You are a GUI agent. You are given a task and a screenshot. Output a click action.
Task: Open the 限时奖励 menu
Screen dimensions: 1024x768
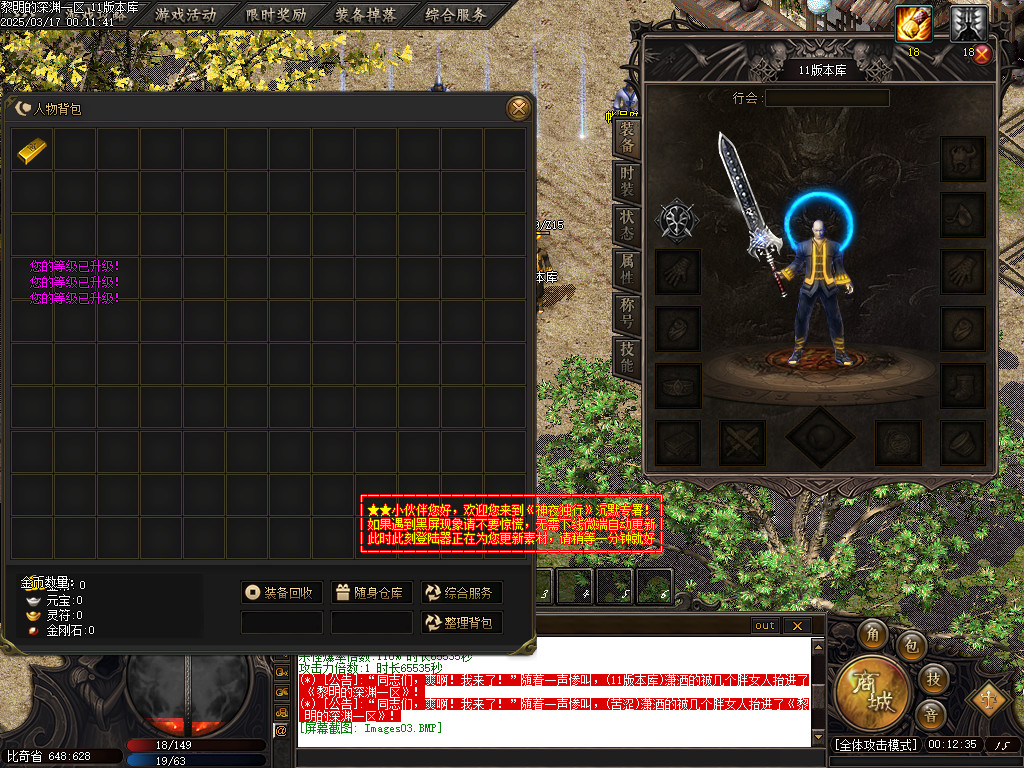coord(277,15)
